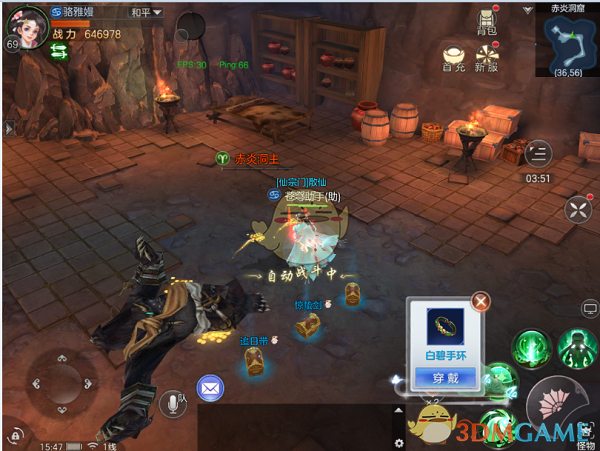Screen dimensions: 600x451
Task: Activate the green light burst skill
Action: 529,349
